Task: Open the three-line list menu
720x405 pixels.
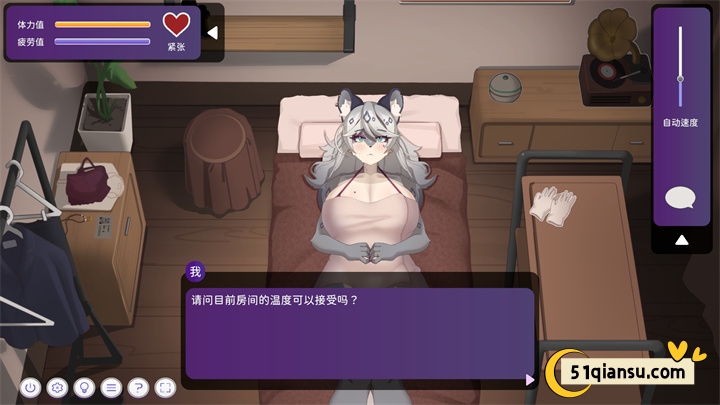Action: point(111,387)
